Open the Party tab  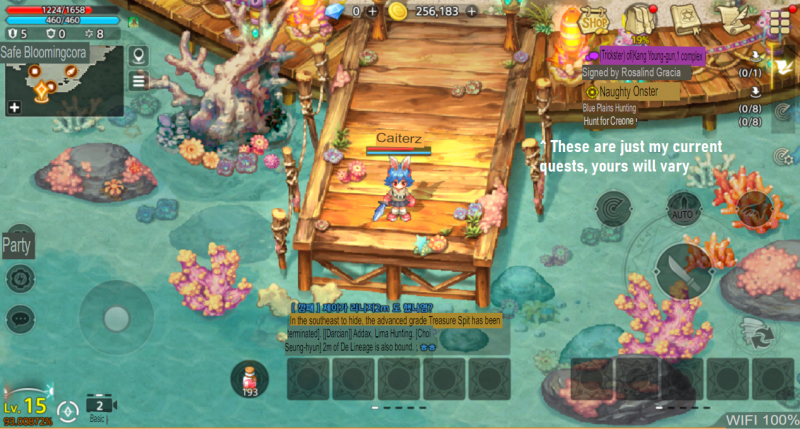coord(16,245)
